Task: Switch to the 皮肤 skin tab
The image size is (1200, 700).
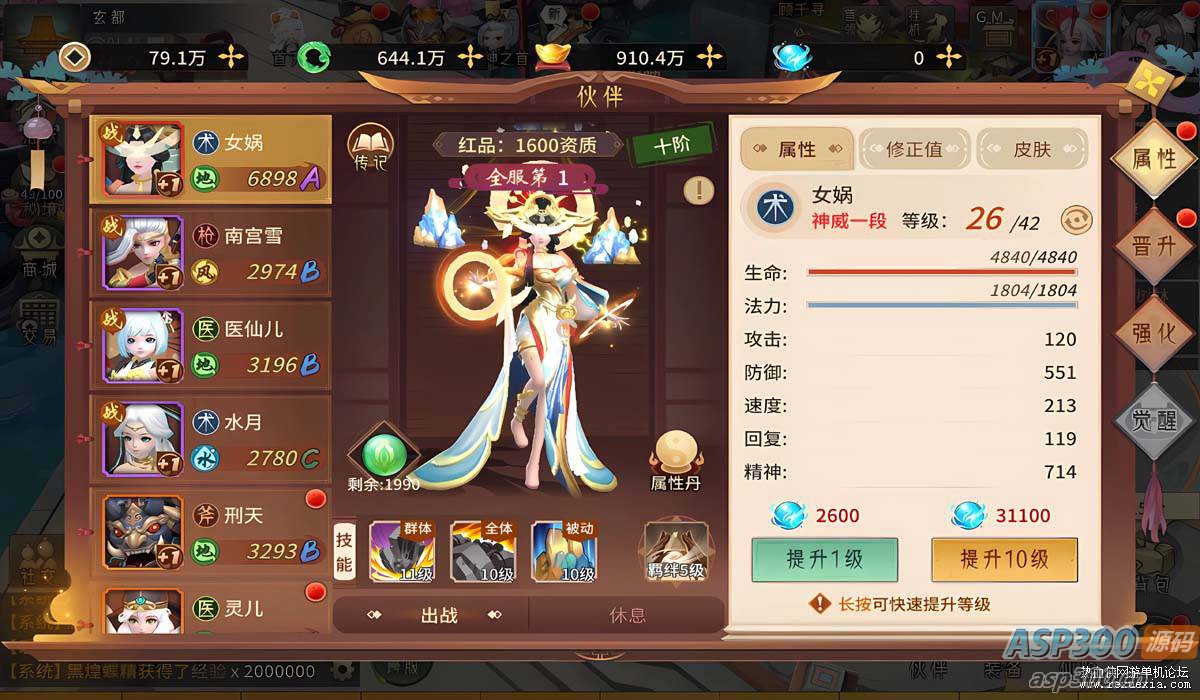Action: (x=1032, y=150)
